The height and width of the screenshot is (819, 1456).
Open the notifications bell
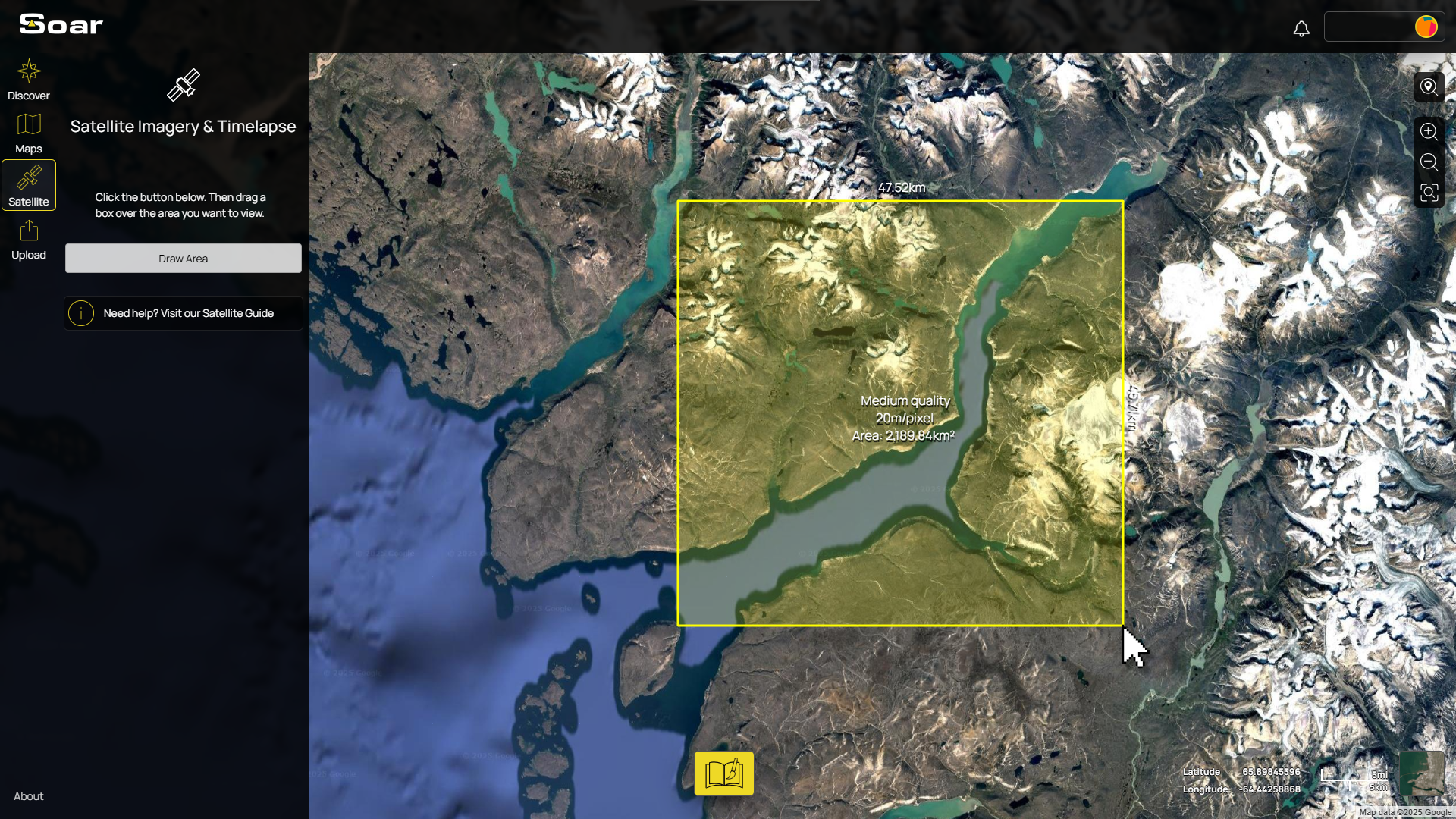[x=1301, y=29]
